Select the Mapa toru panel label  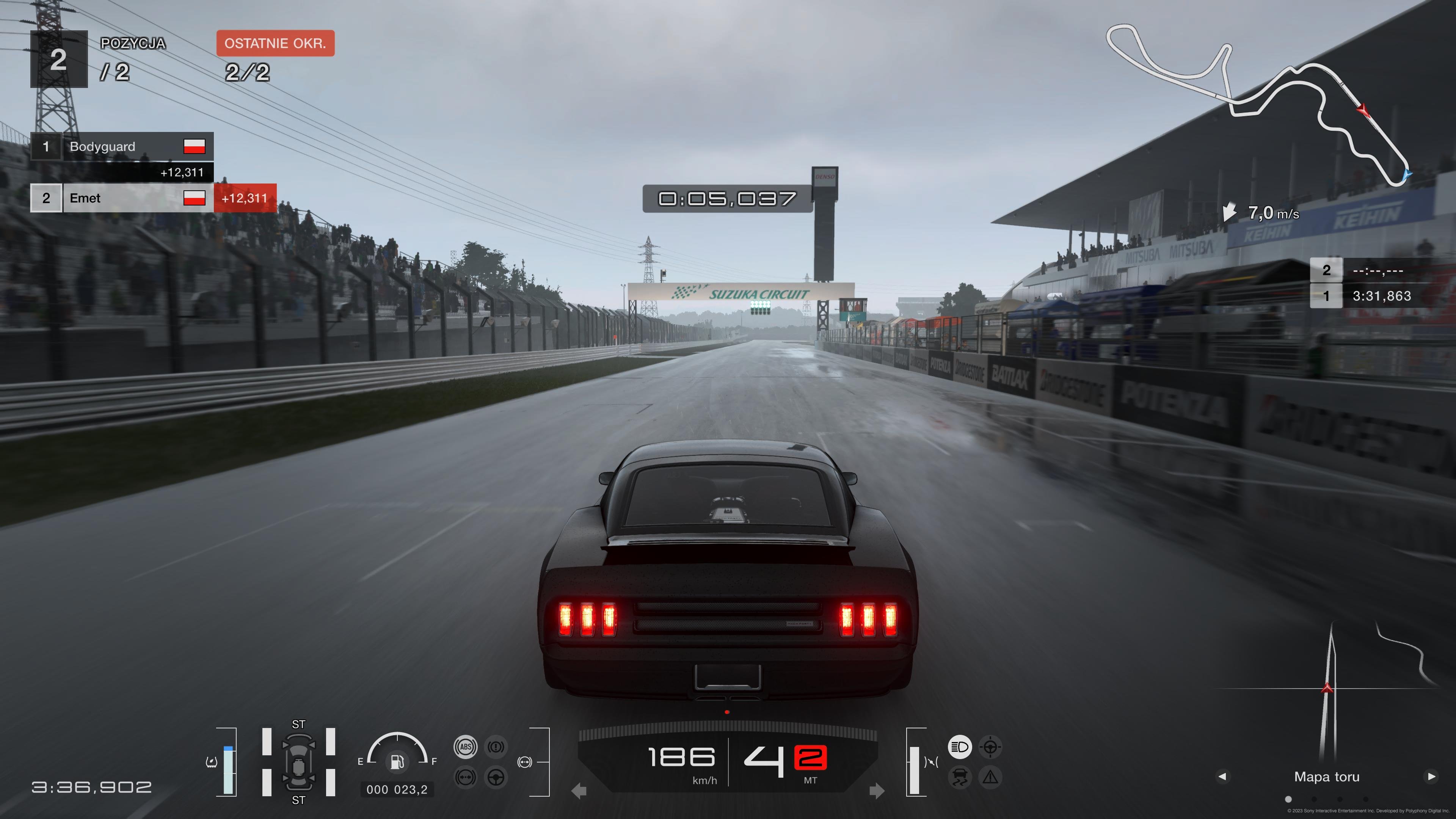click(x=1327, y=777)
